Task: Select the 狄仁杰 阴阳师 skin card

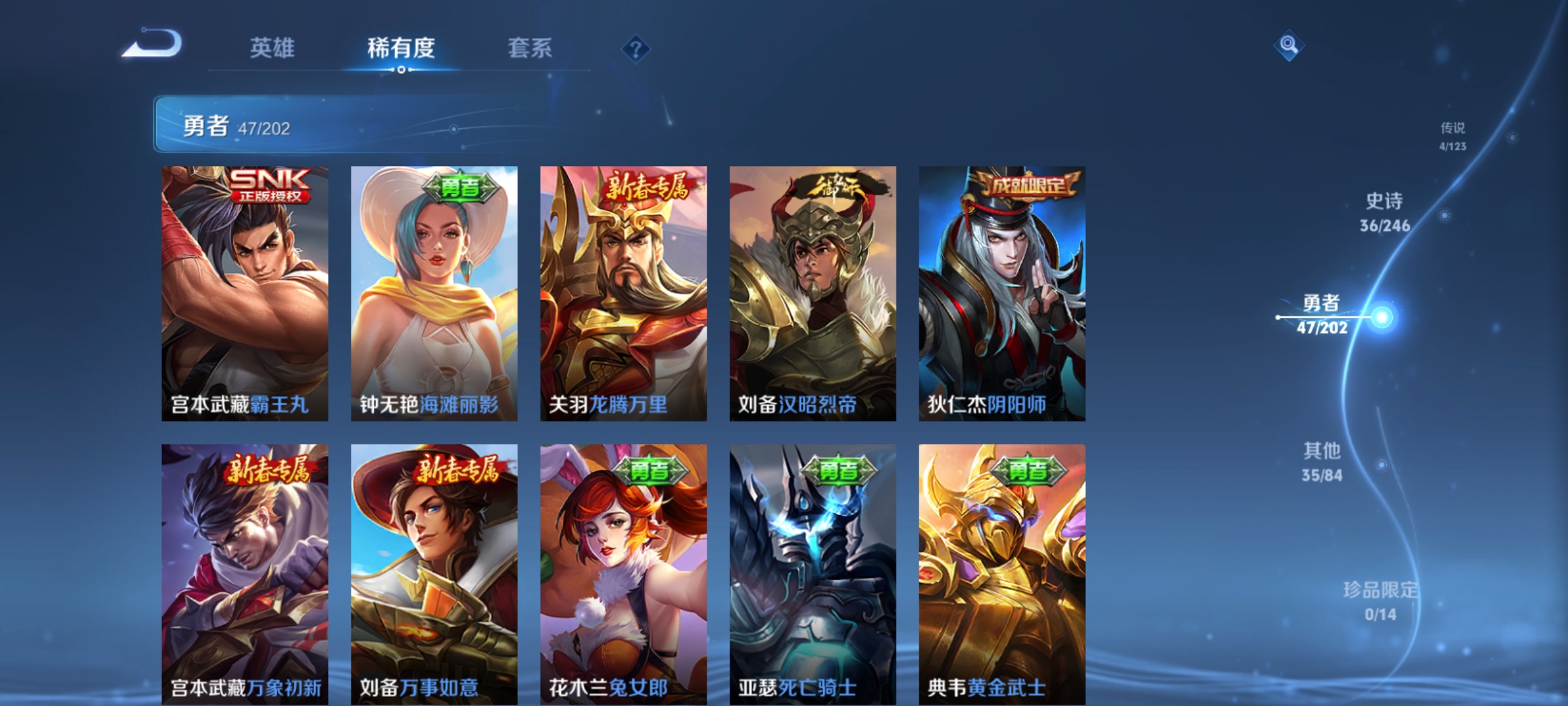Action: [1002, 294]
